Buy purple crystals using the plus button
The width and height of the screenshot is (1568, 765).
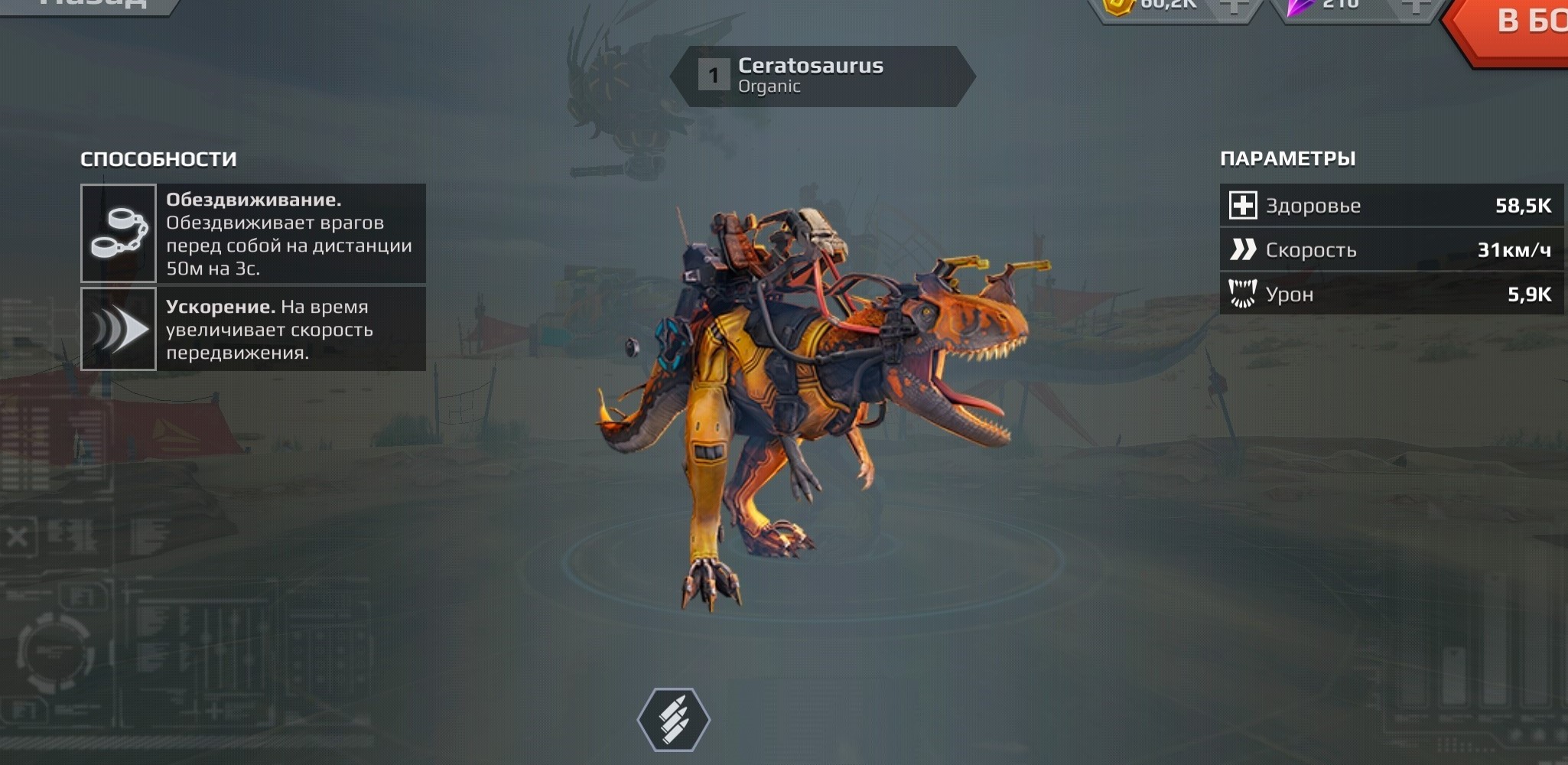point(1414,6)
